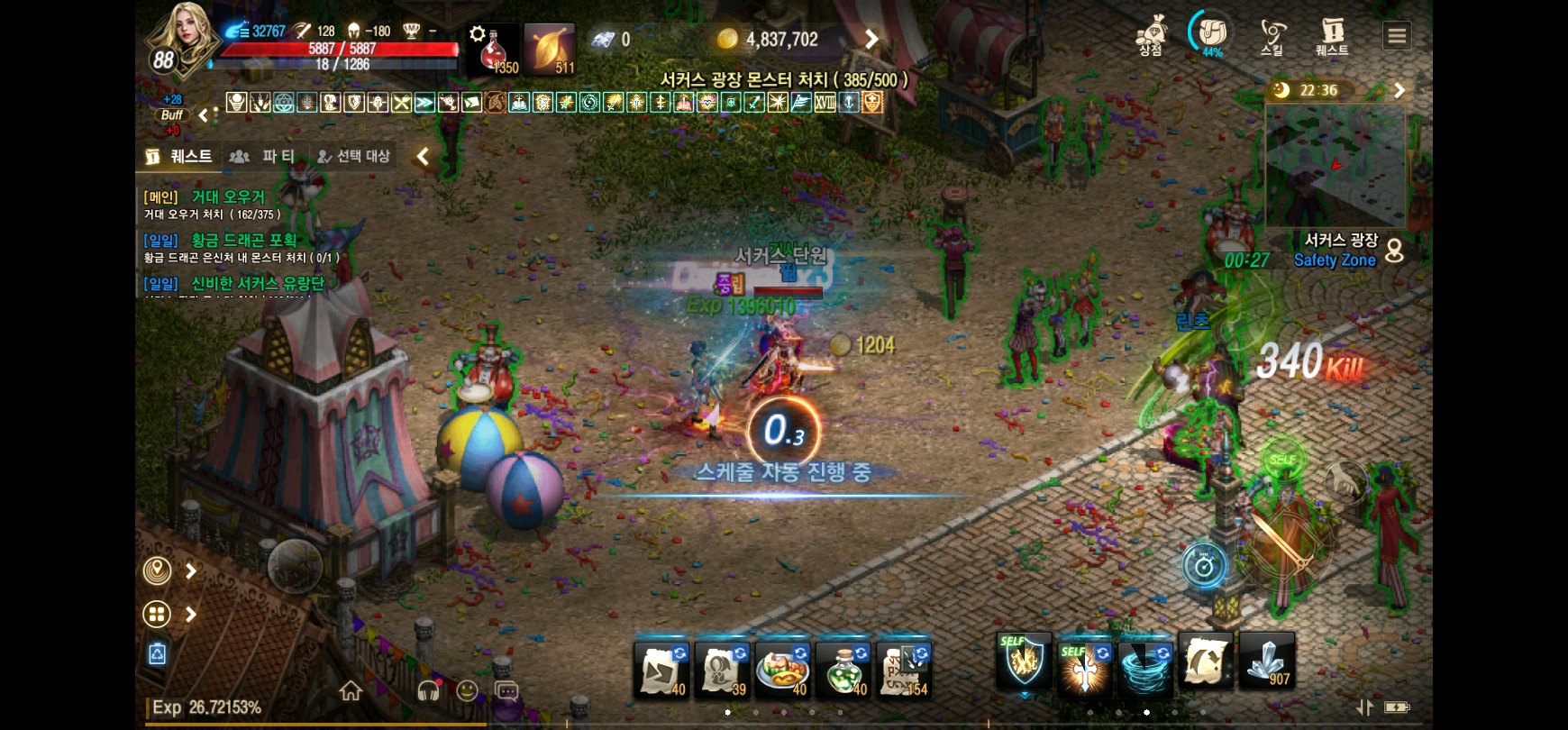
Task: Activate the shield self-buff skill
Action: click(x=1024, y=664)
